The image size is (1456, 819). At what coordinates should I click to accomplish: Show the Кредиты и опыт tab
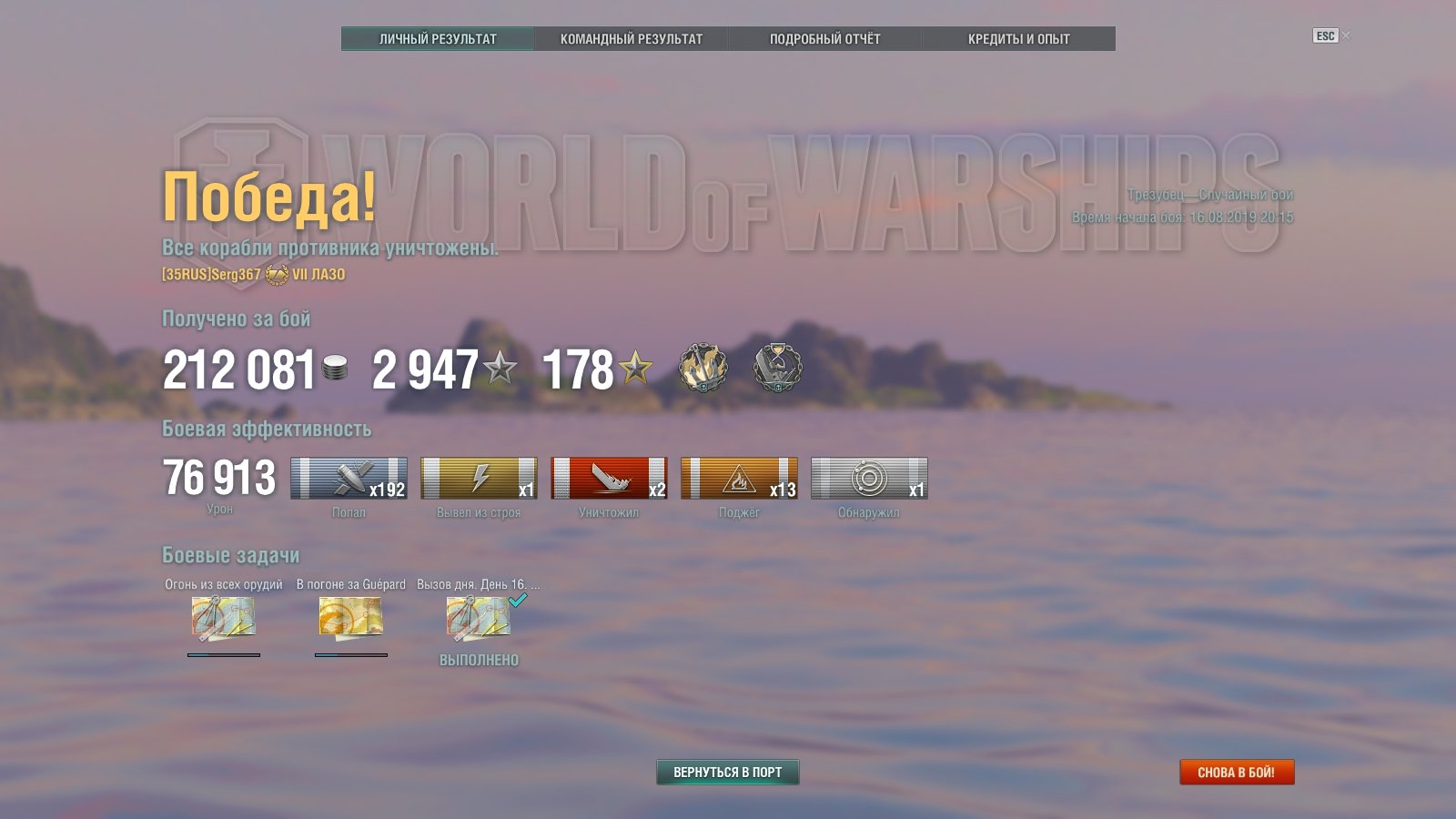pos(1018,39)
